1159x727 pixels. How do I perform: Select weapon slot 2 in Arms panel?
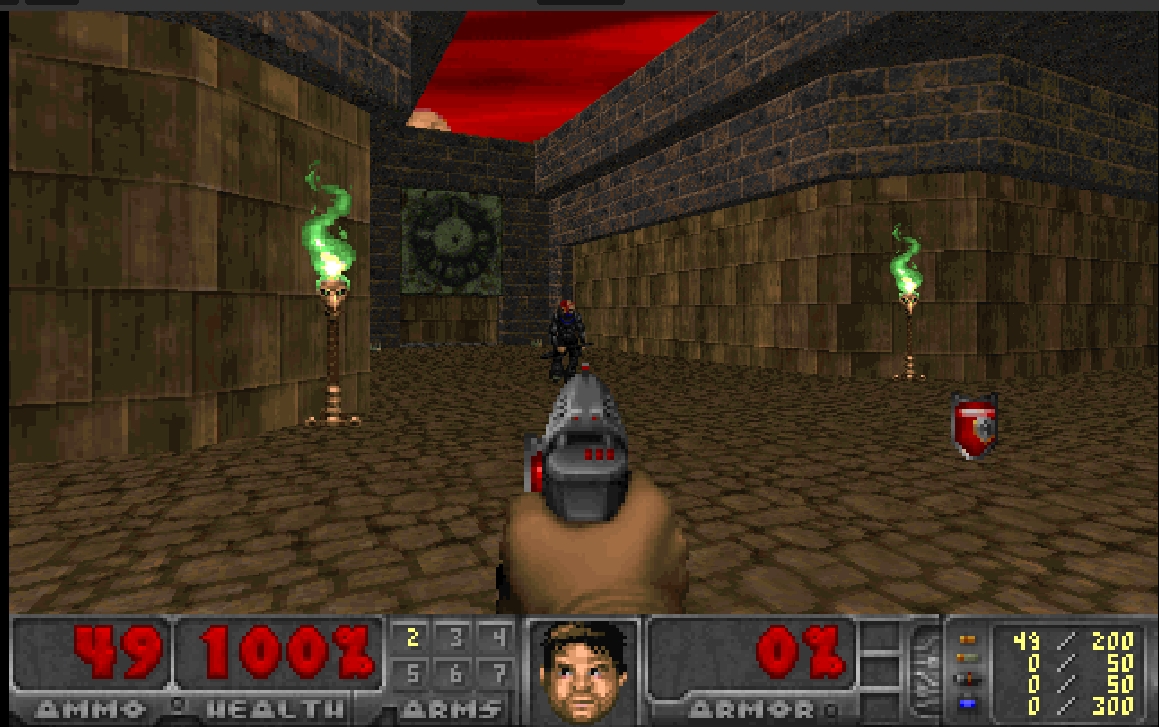click(412, 638)
